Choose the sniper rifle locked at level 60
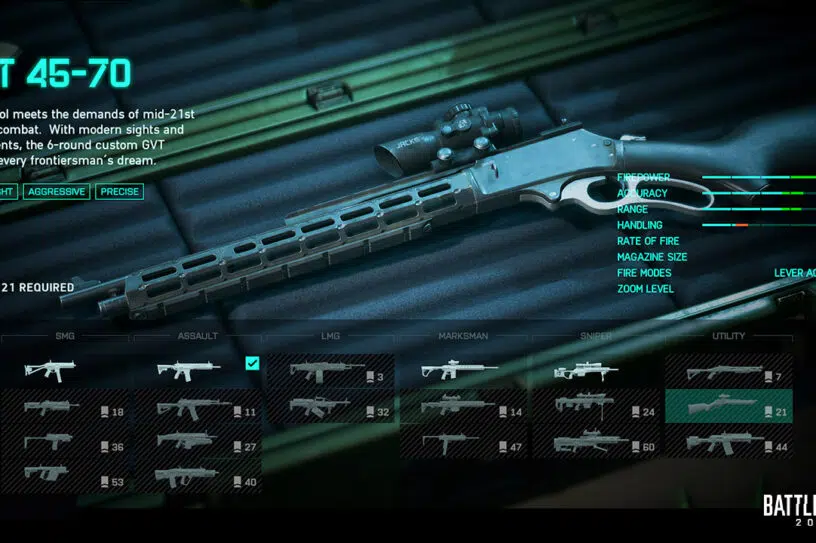The height and width of the screenshot is (543, 816). pos(595,443)
